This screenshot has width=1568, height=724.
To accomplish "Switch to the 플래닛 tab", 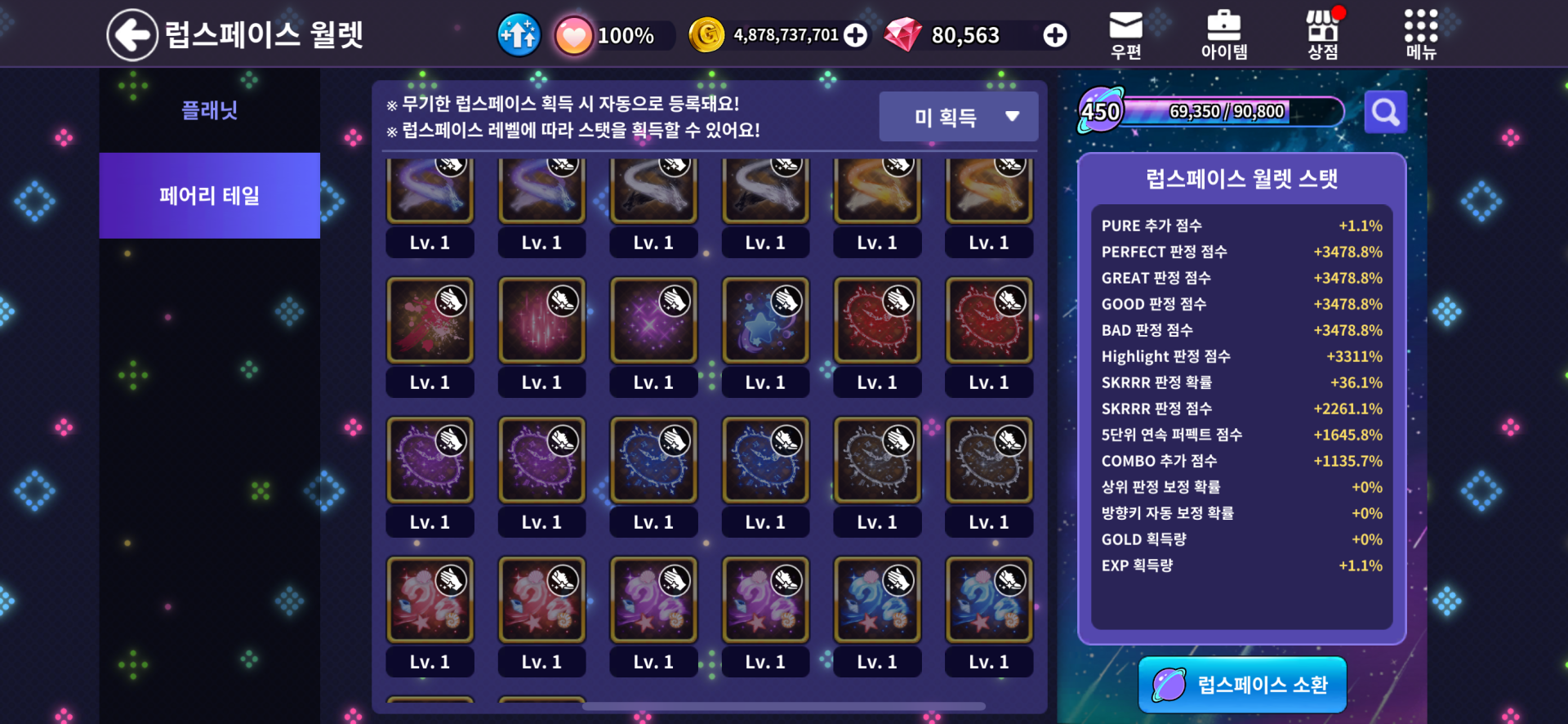I will click(x=210, y=110).
